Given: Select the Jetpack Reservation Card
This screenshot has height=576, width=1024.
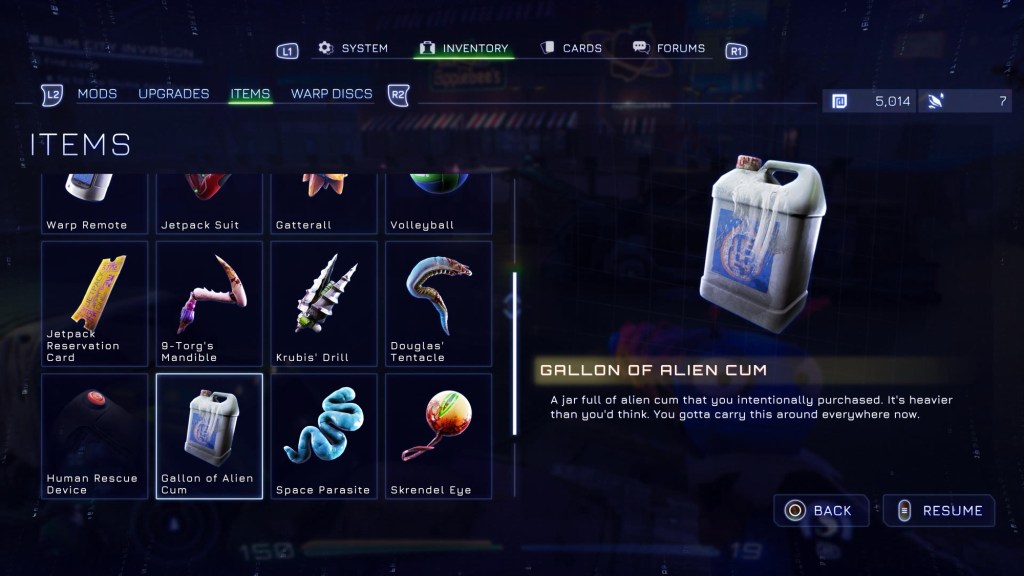Looking at the screenshot, I should pyautogui.click(x=95, y=303).
